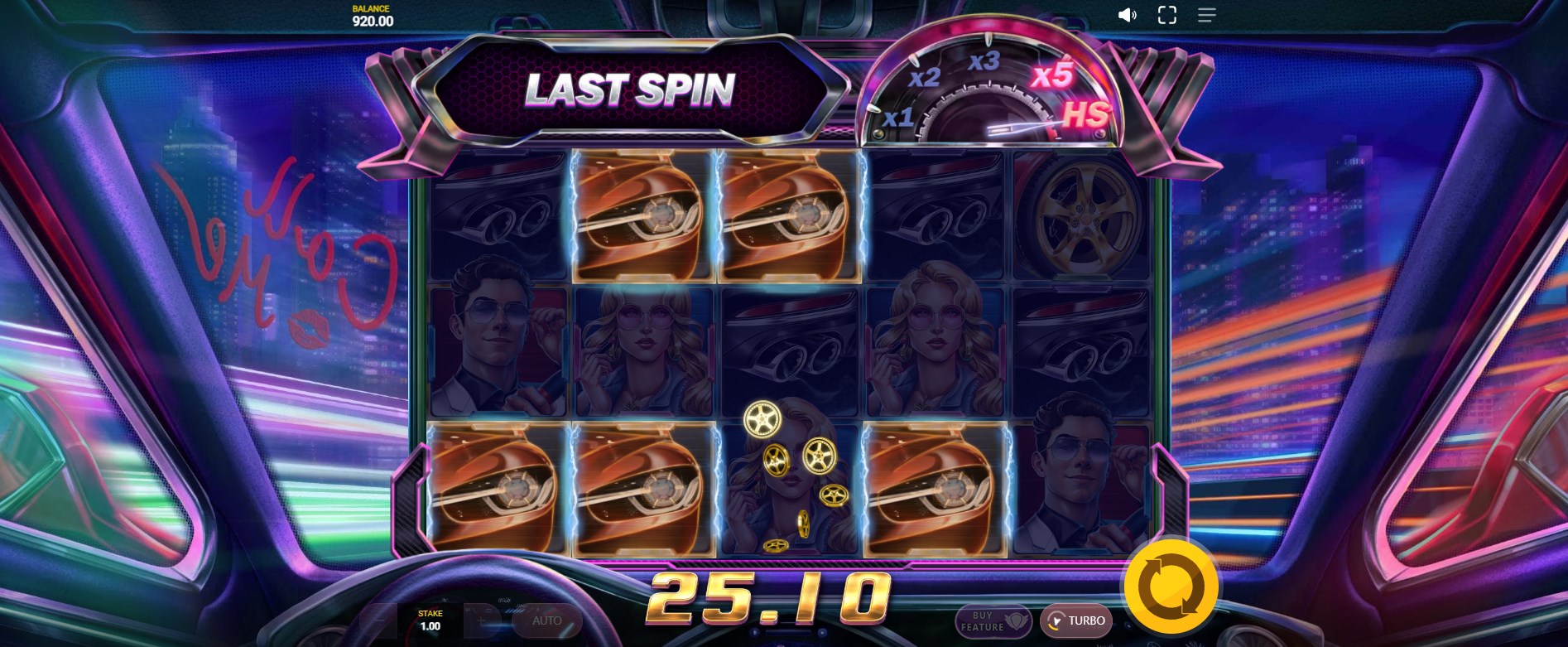Decrease the stake with the minus button
This screenshot has width=1568, height=647.
point(378,620)
